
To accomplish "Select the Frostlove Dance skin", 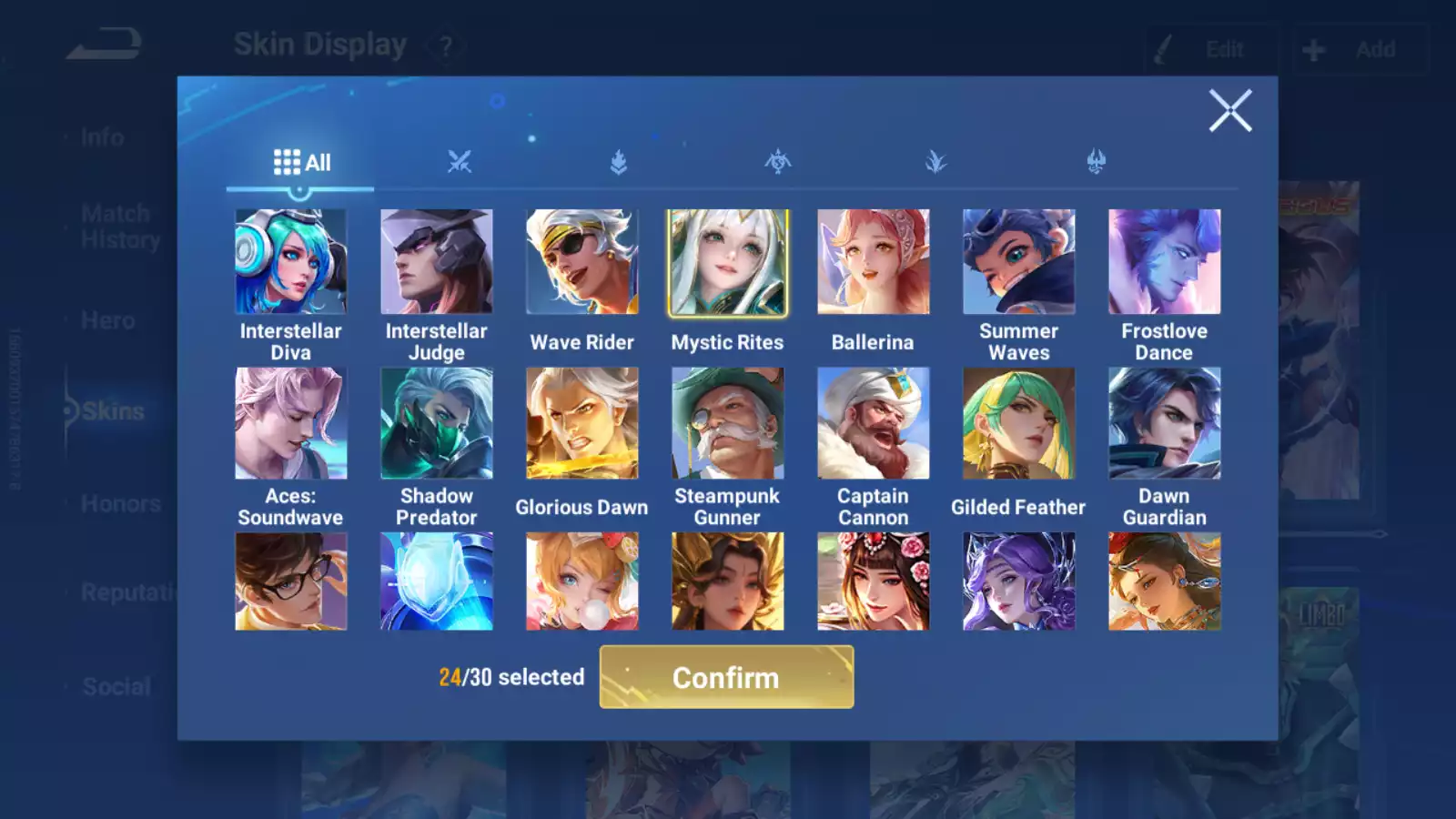I will (1164, 262).
